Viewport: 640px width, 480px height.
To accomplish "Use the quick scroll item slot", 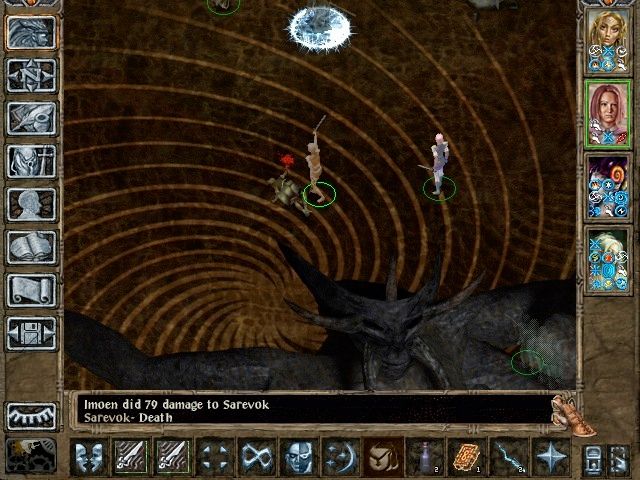I will tap(465, 457).
